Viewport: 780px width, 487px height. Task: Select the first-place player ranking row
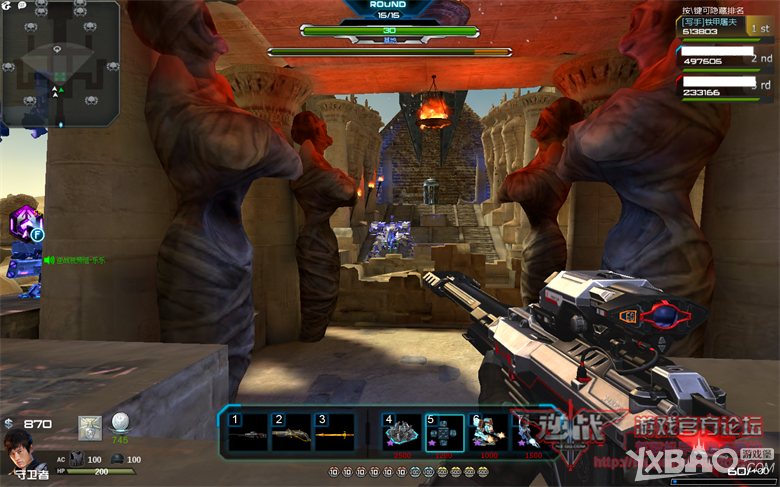pos(725,26)
